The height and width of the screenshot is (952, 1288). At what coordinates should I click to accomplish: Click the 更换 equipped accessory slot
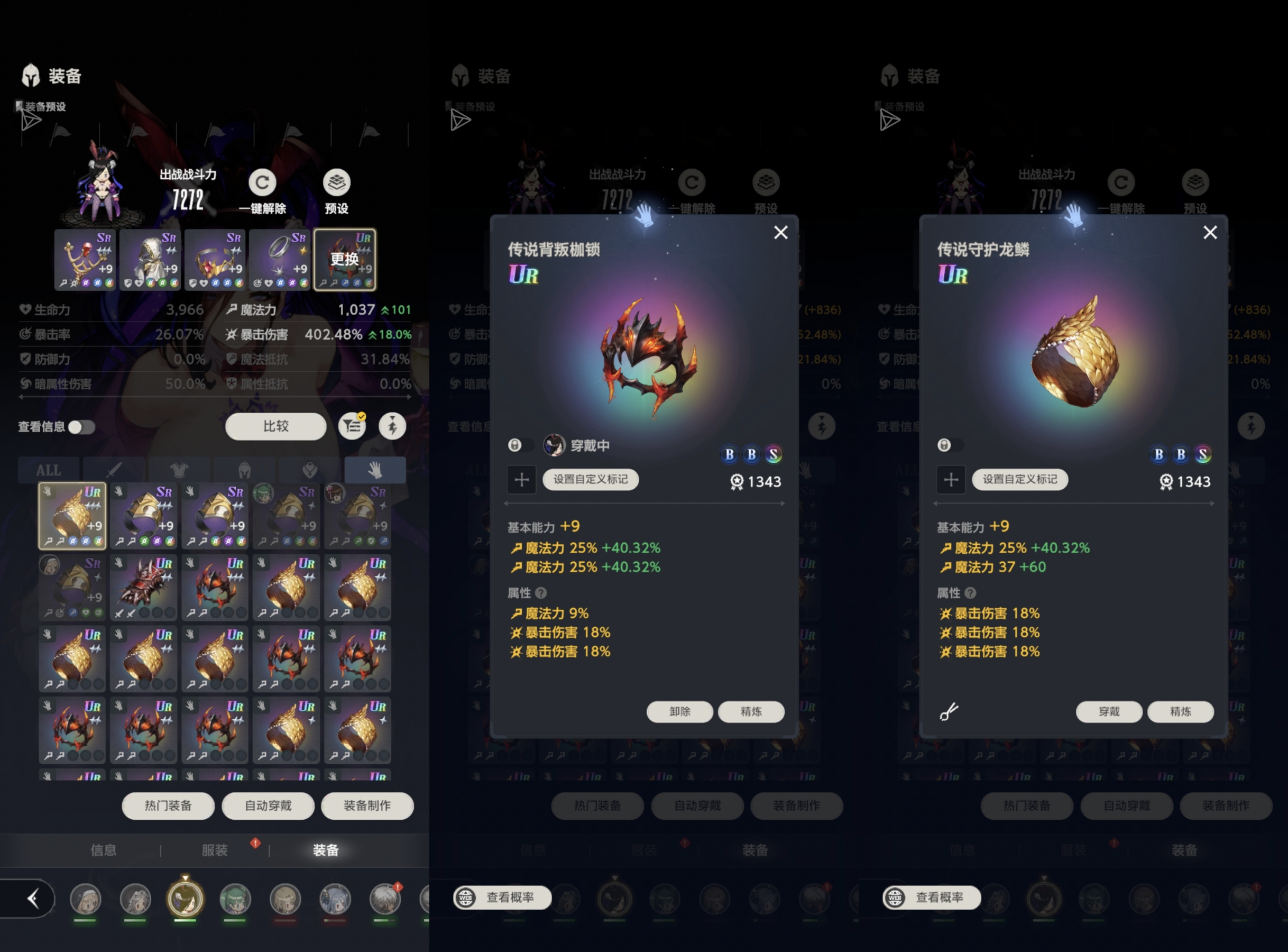(345, 259)
